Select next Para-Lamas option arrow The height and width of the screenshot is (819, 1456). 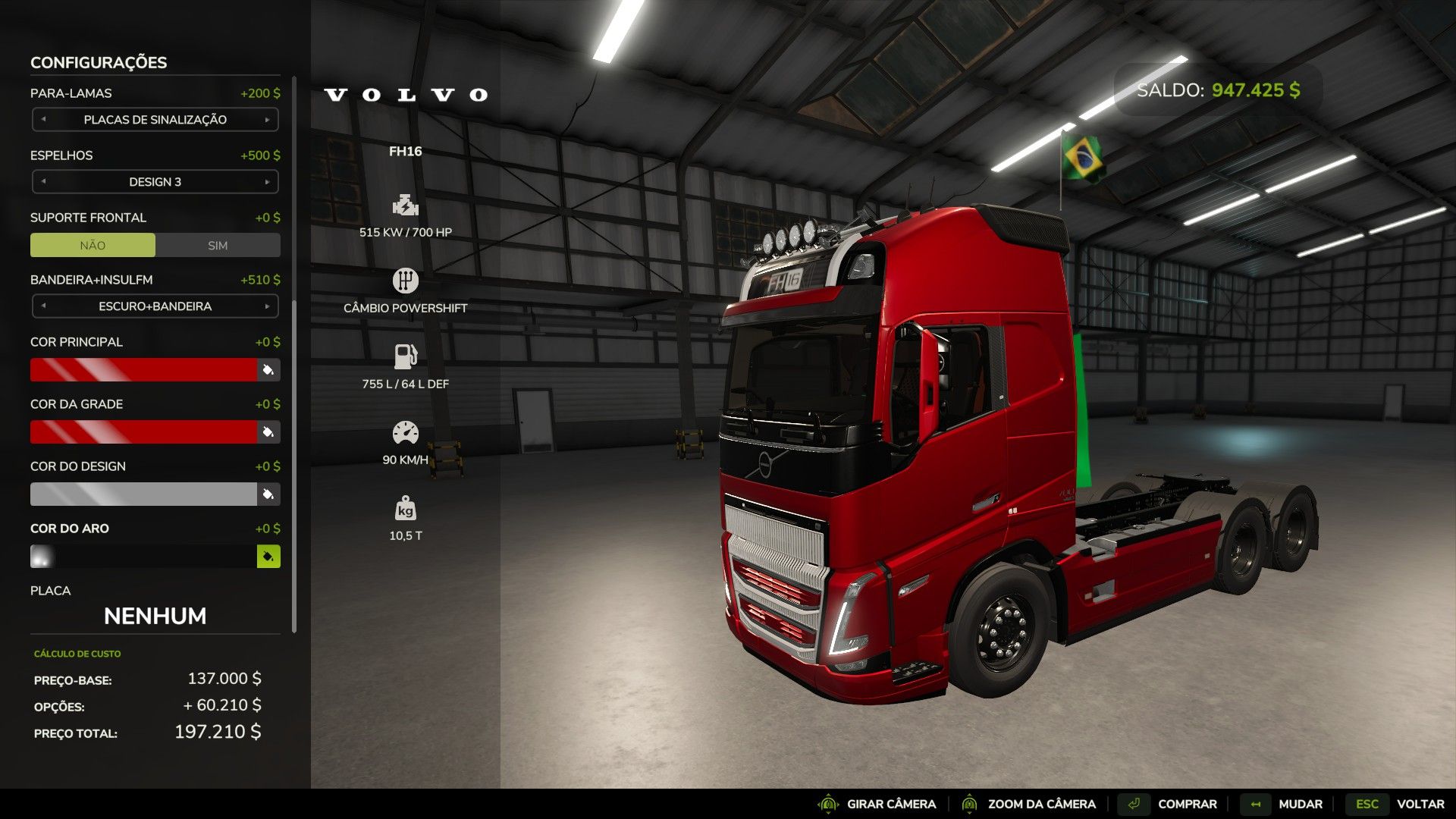pyautogui.click(x=267, y=120)
